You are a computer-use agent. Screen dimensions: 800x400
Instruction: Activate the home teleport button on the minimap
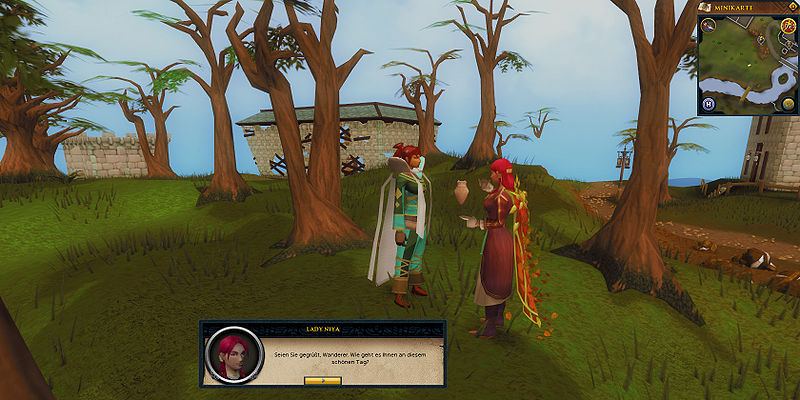tap(708, 103)
